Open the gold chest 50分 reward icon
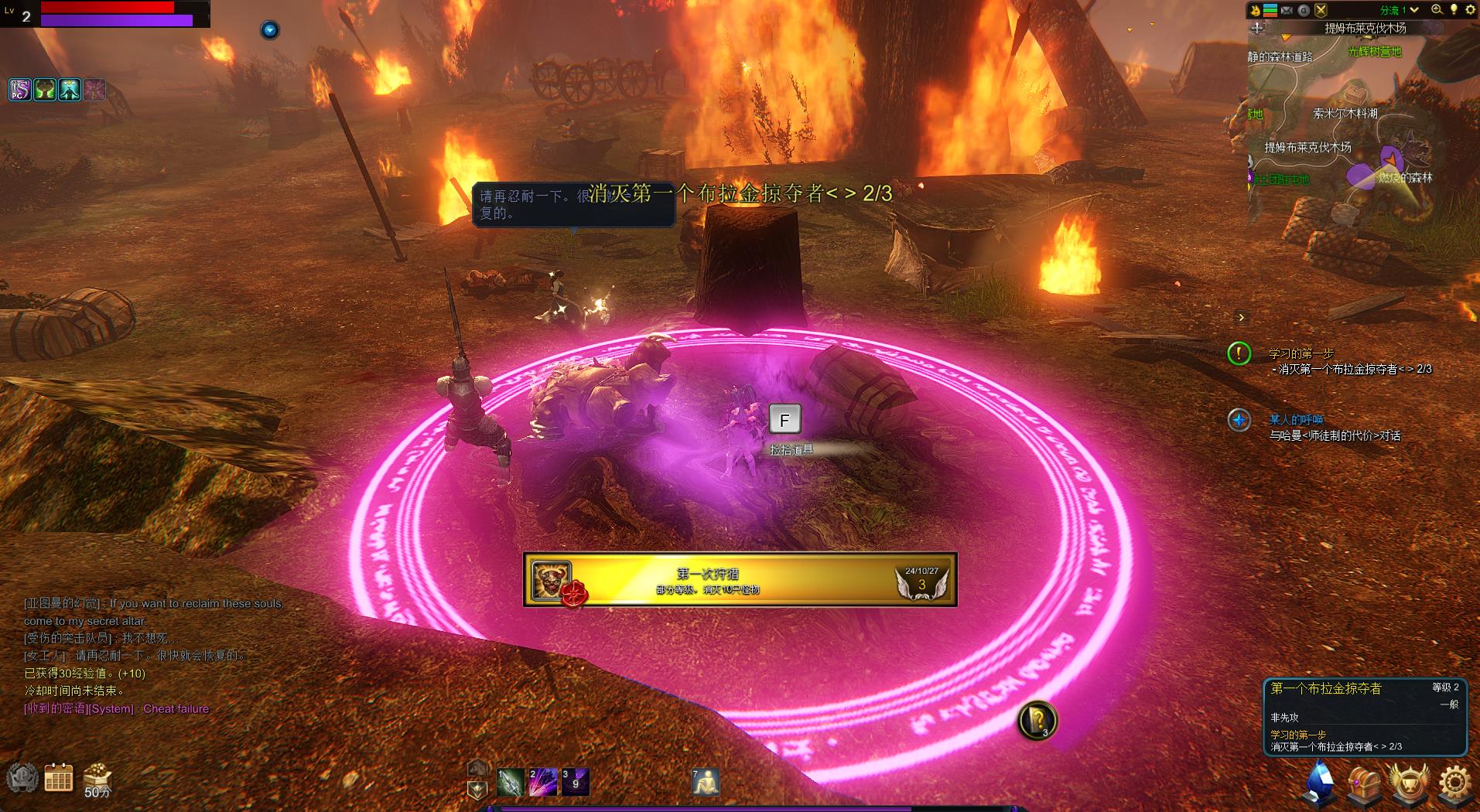1480x812 pixels. [x=97, y=777]
